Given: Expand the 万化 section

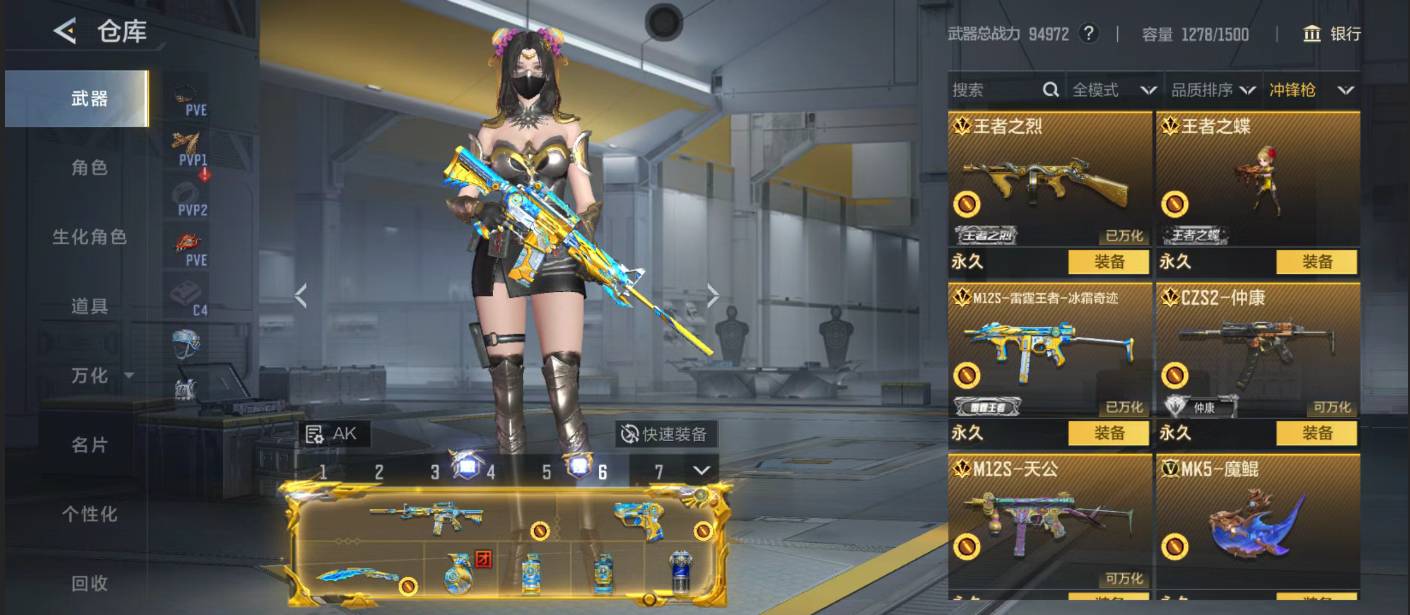Looking at the screenshot, I should pyautogui.click(x=99, y=375).
